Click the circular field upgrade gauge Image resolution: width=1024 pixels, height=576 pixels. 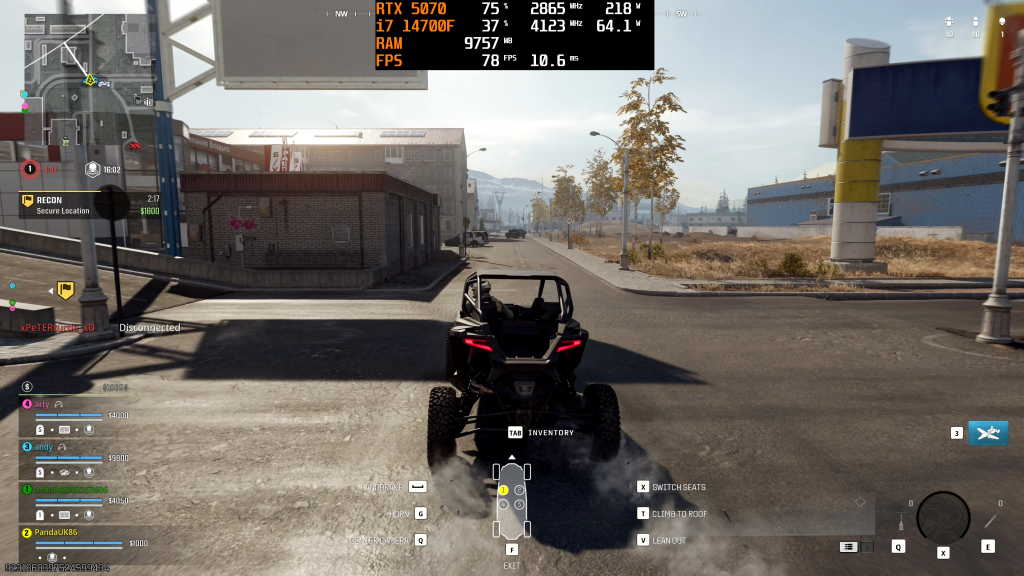943,517
